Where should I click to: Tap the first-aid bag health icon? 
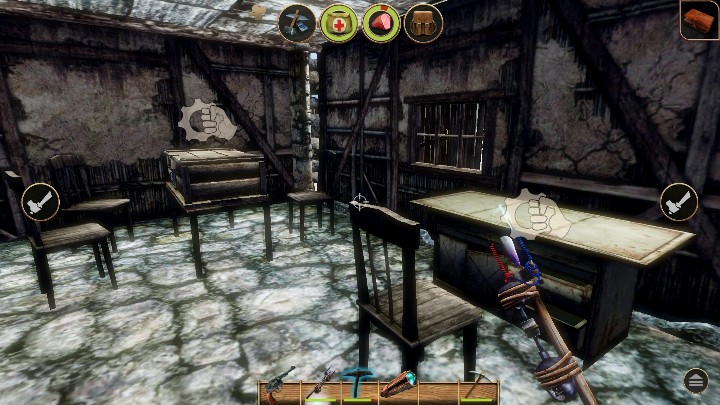tap(339, 22)
